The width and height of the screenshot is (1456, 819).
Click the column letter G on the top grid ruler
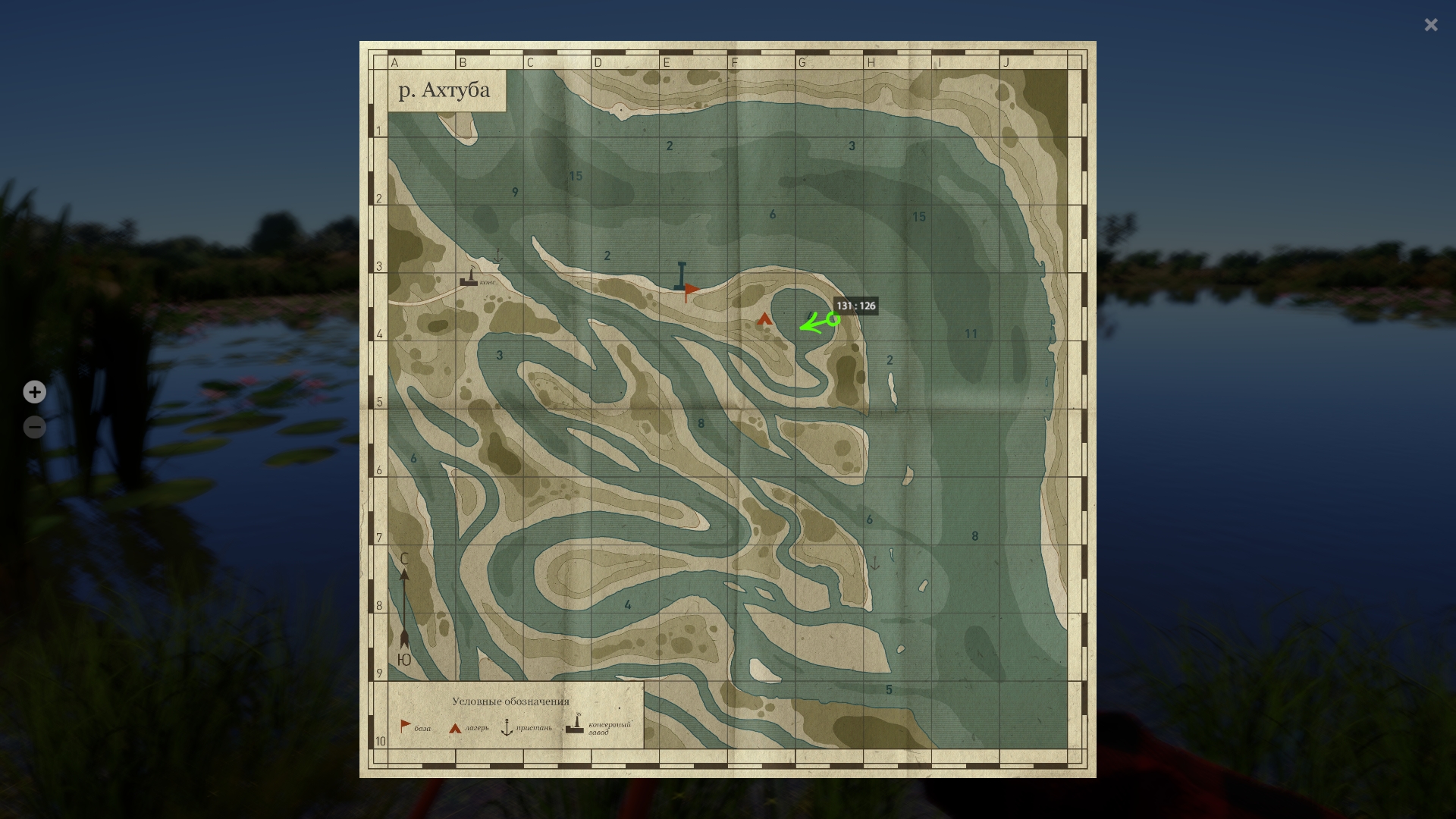pos(802,63)
